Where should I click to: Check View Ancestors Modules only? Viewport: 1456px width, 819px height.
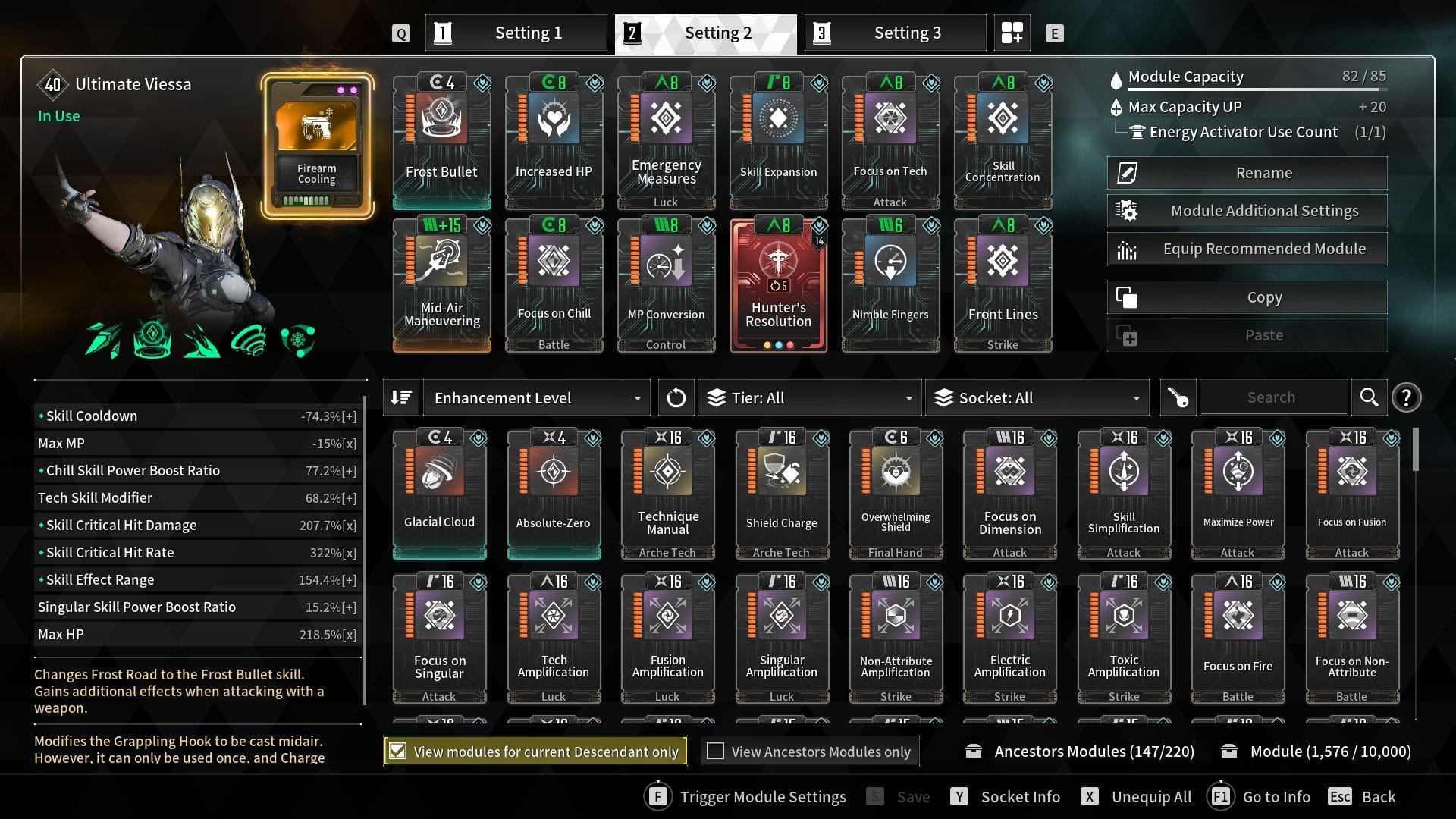(x=716, y=751)
